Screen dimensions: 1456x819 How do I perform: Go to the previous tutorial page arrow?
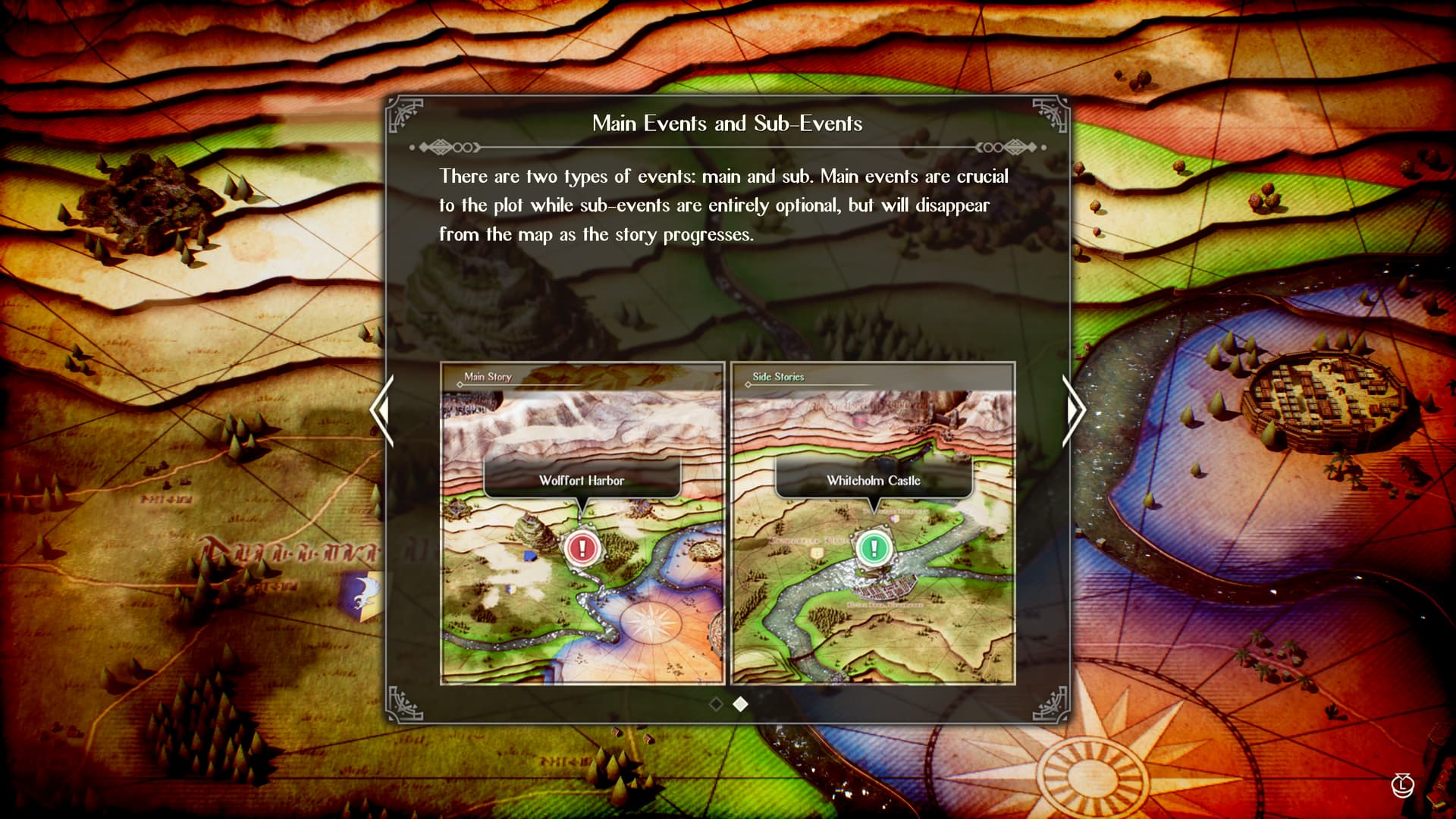click(x=381, y=410)
